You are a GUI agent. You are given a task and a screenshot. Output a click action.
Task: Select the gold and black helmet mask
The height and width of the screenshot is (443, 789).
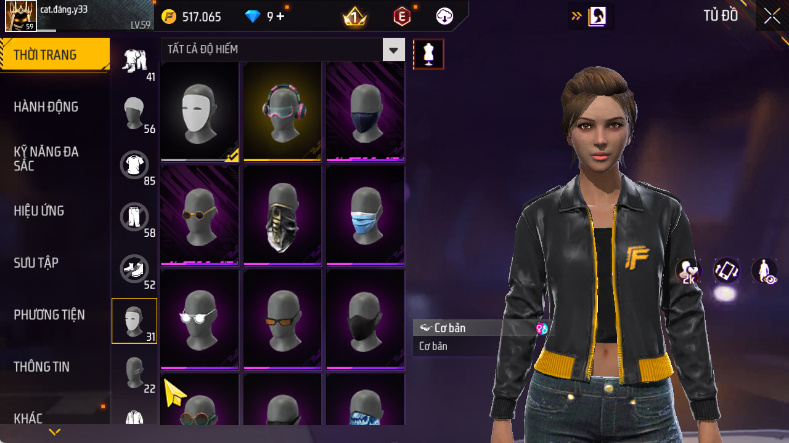click(281, 214)
